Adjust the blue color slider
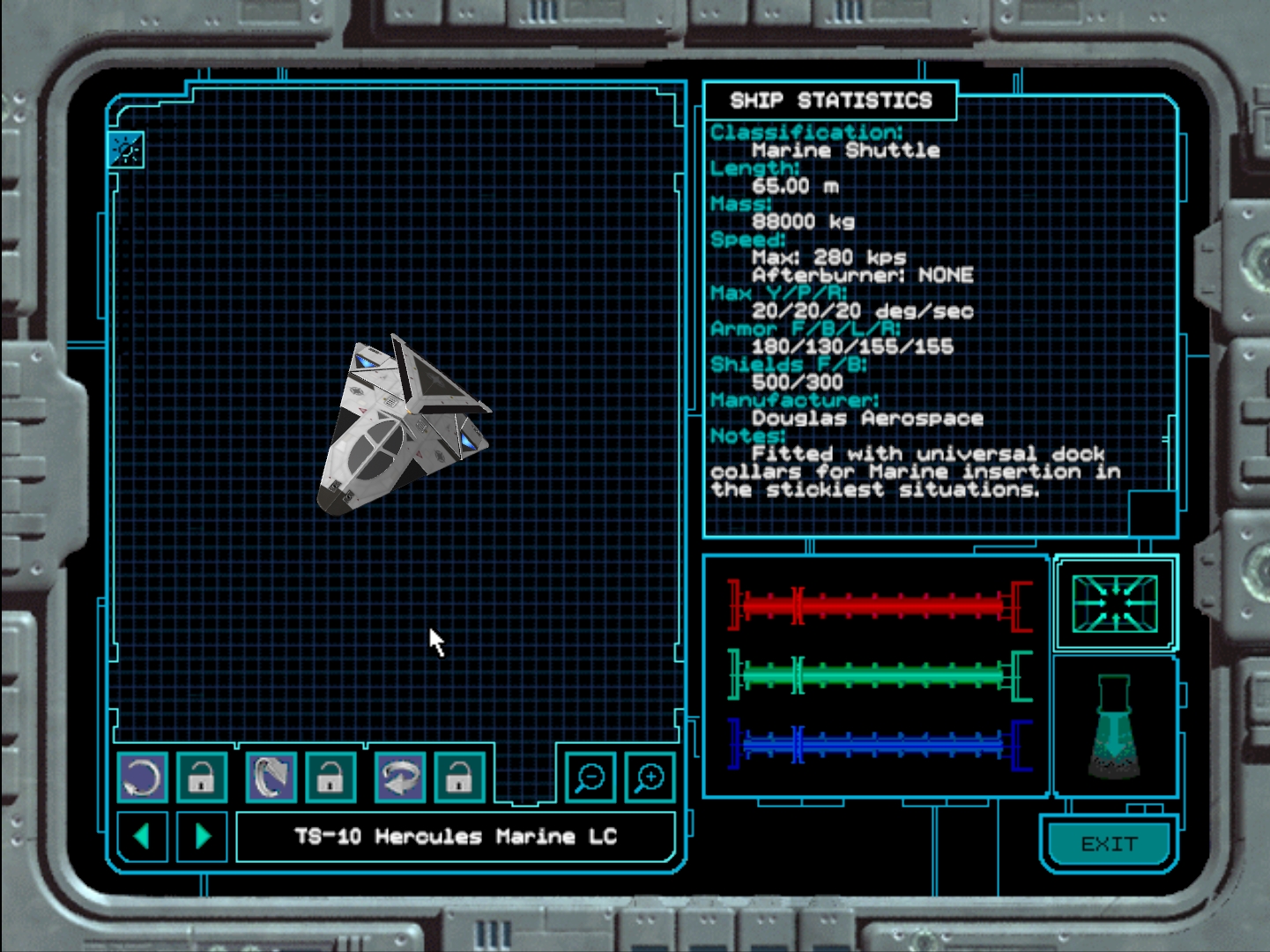Viewport: 1270px width, 952px height. coord(879,745)
